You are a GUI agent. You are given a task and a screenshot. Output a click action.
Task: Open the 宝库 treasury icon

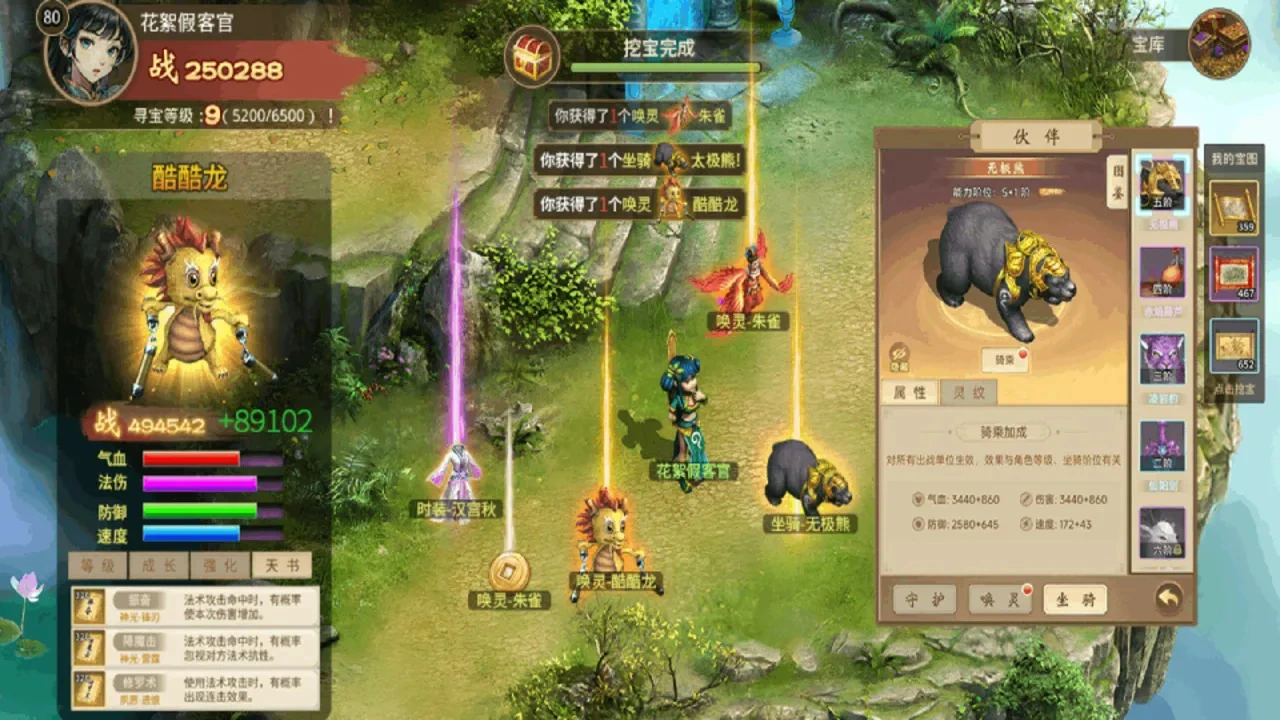[x=1219, y=43]
